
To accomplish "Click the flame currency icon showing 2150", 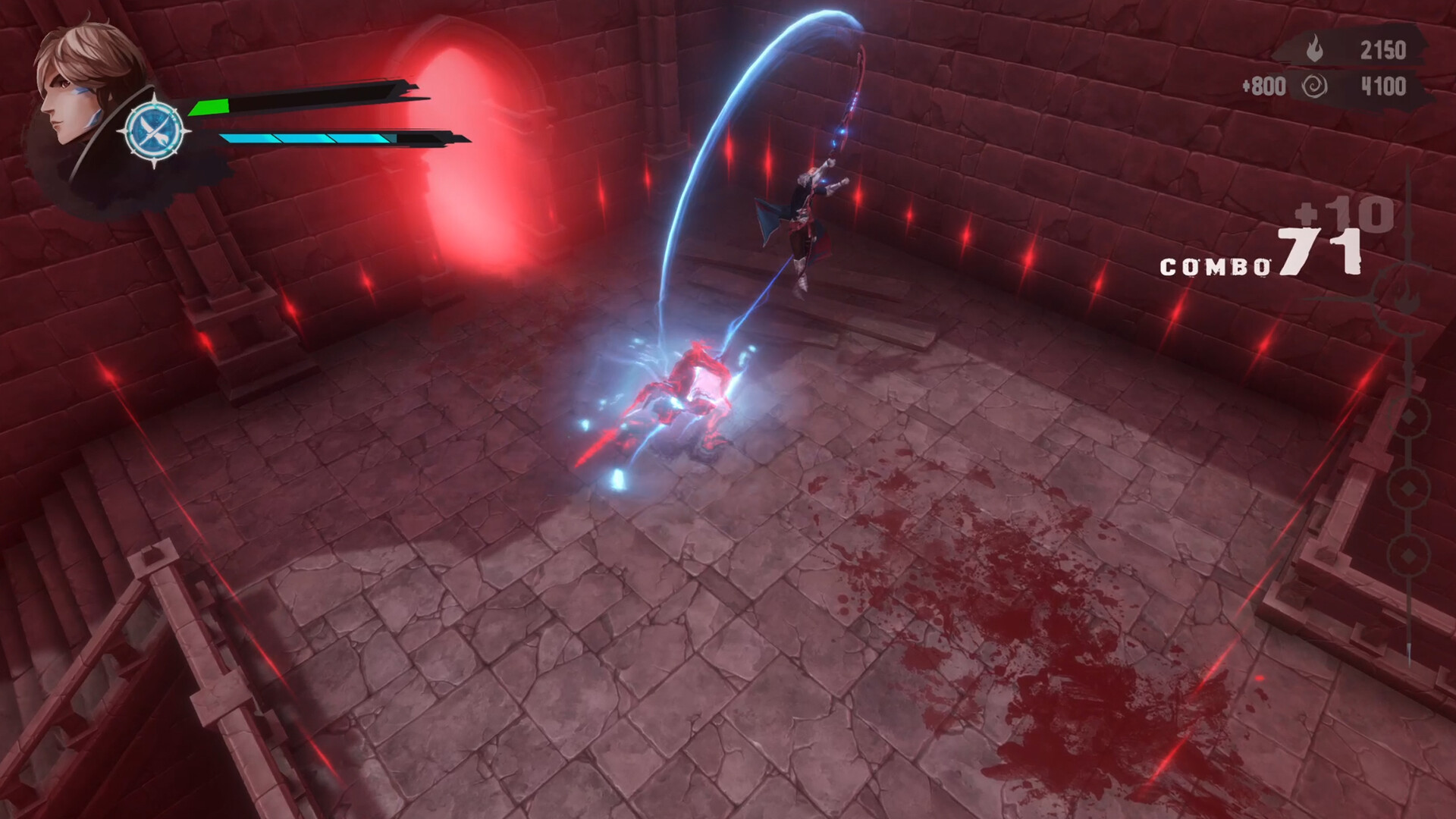I will tap(1313, 48).
